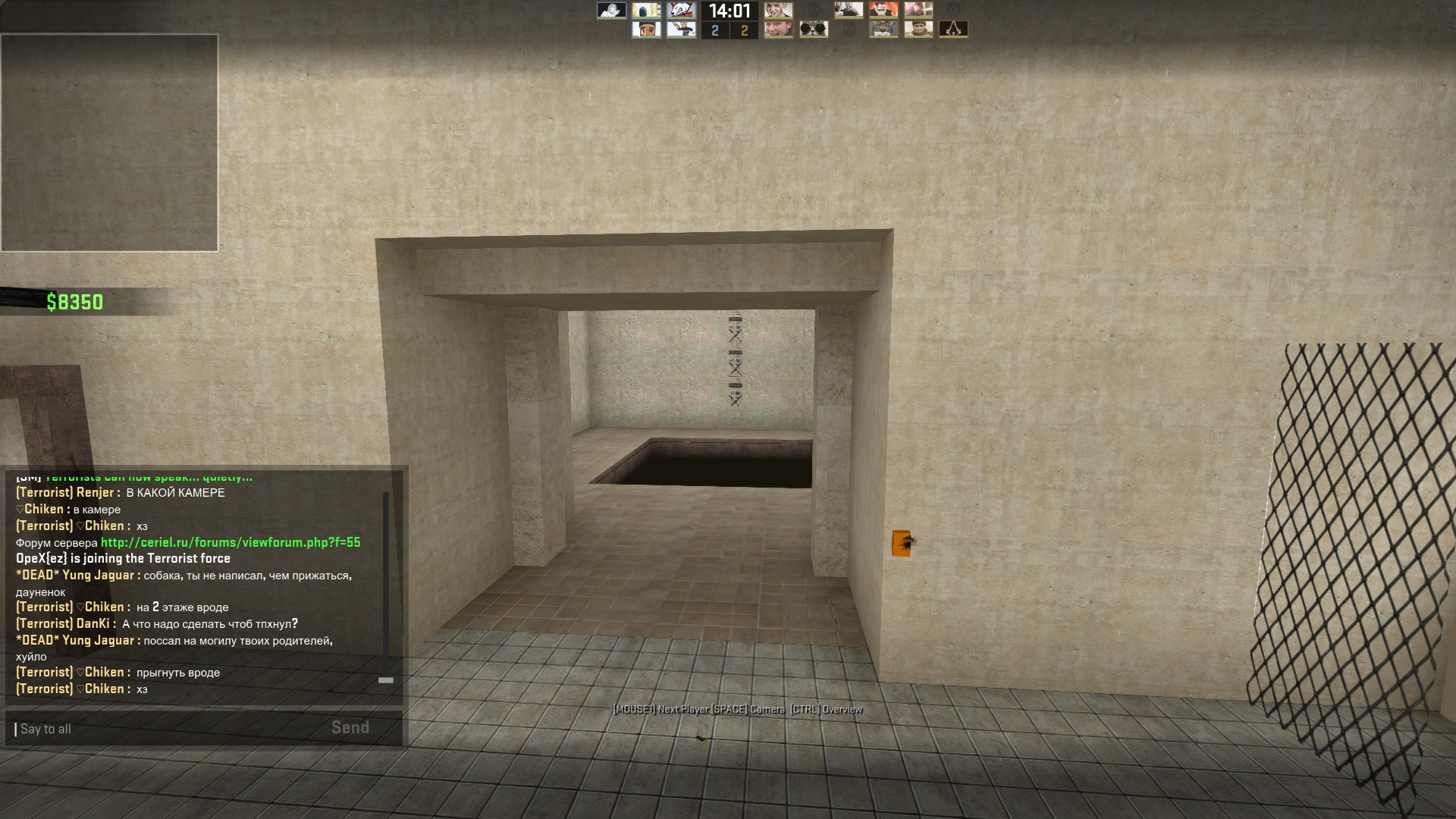This screenshot has width=1456, height=819.
Task: Open the ceriel.ru forum link in chat
Action: 231,542
